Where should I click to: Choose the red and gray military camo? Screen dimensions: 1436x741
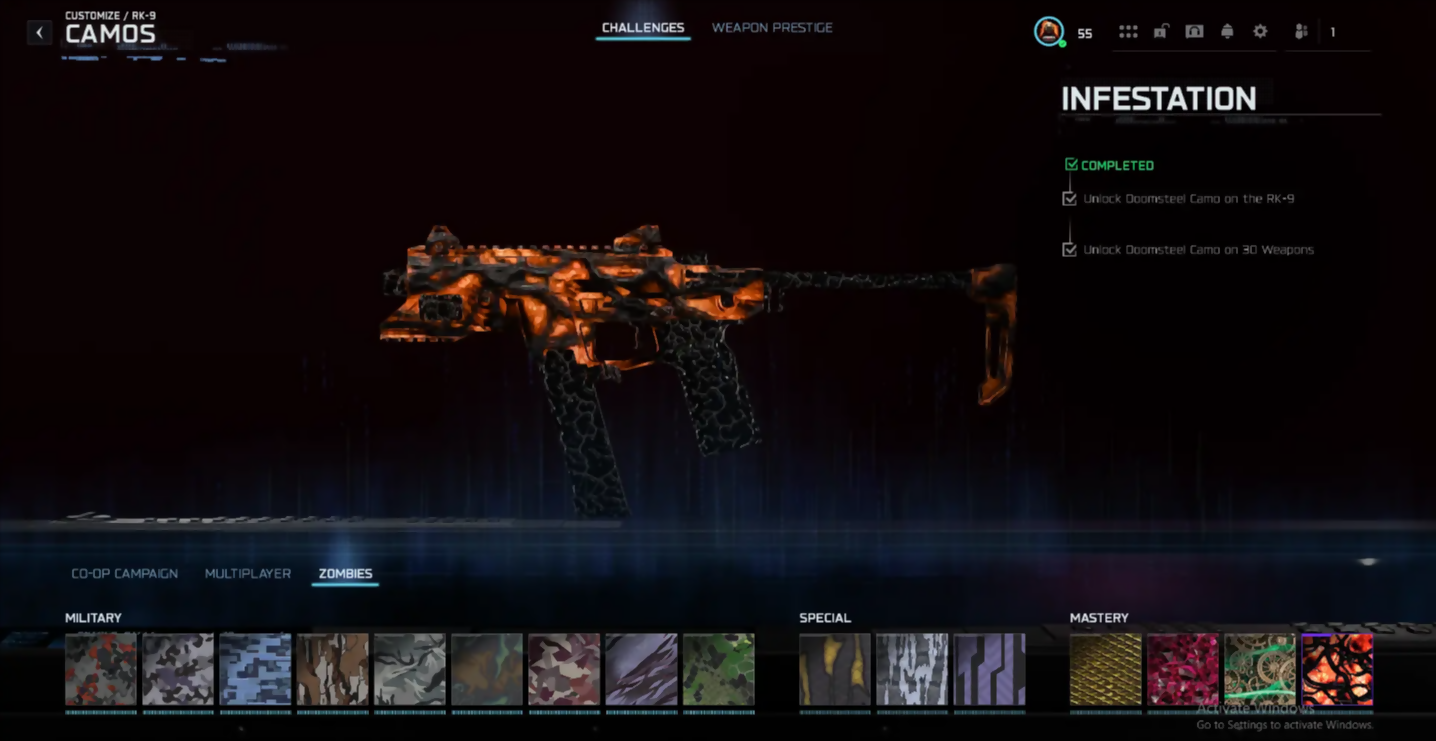pyautogui.click(x=101, y=669)
